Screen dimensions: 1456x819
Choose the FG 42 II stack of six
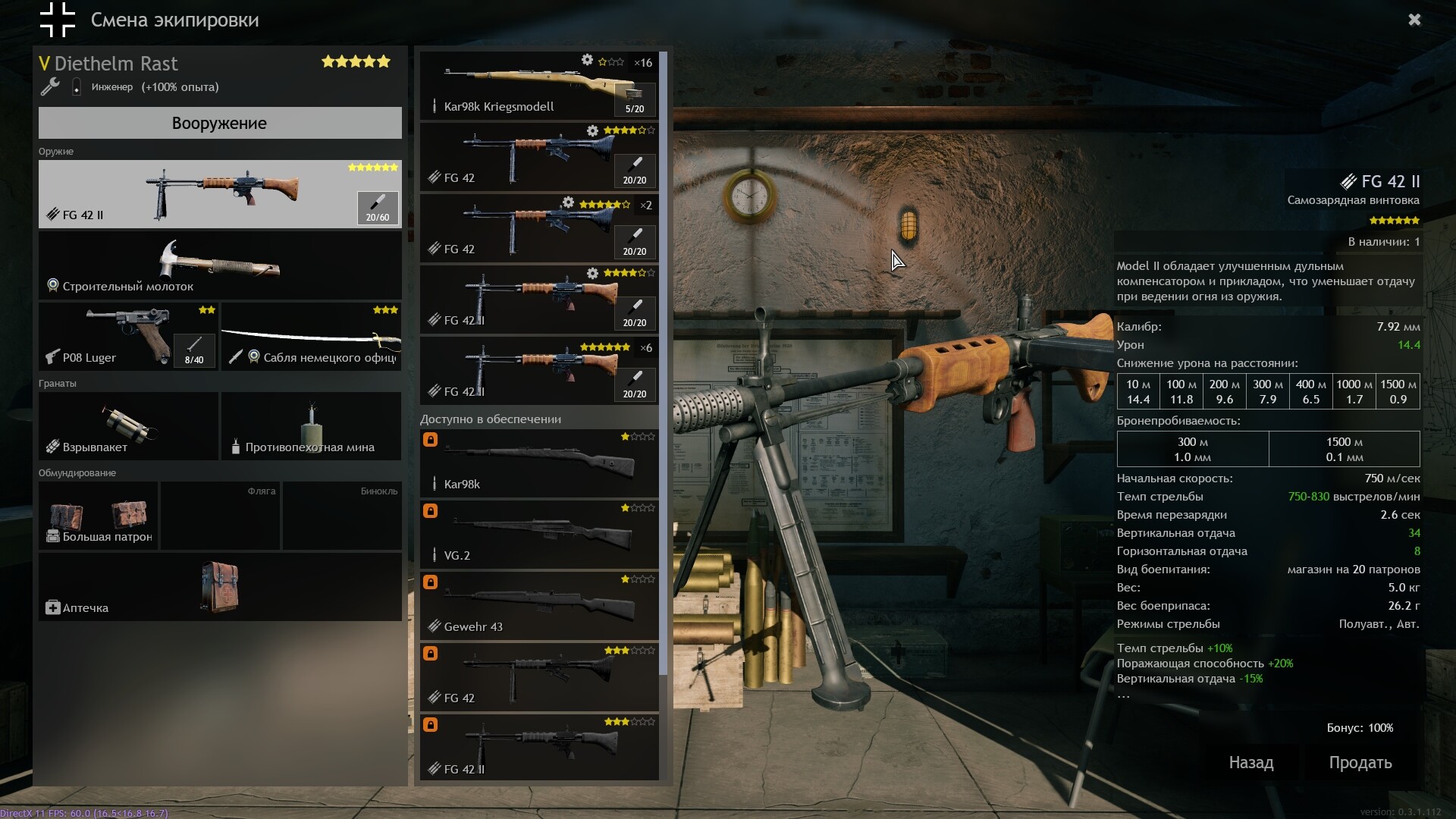(x=538, y=371)
